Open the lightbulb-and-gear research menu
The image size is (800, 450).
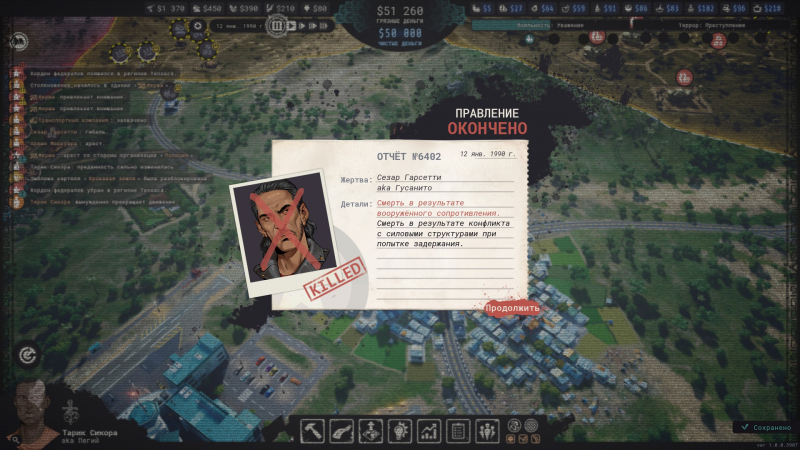400,431
